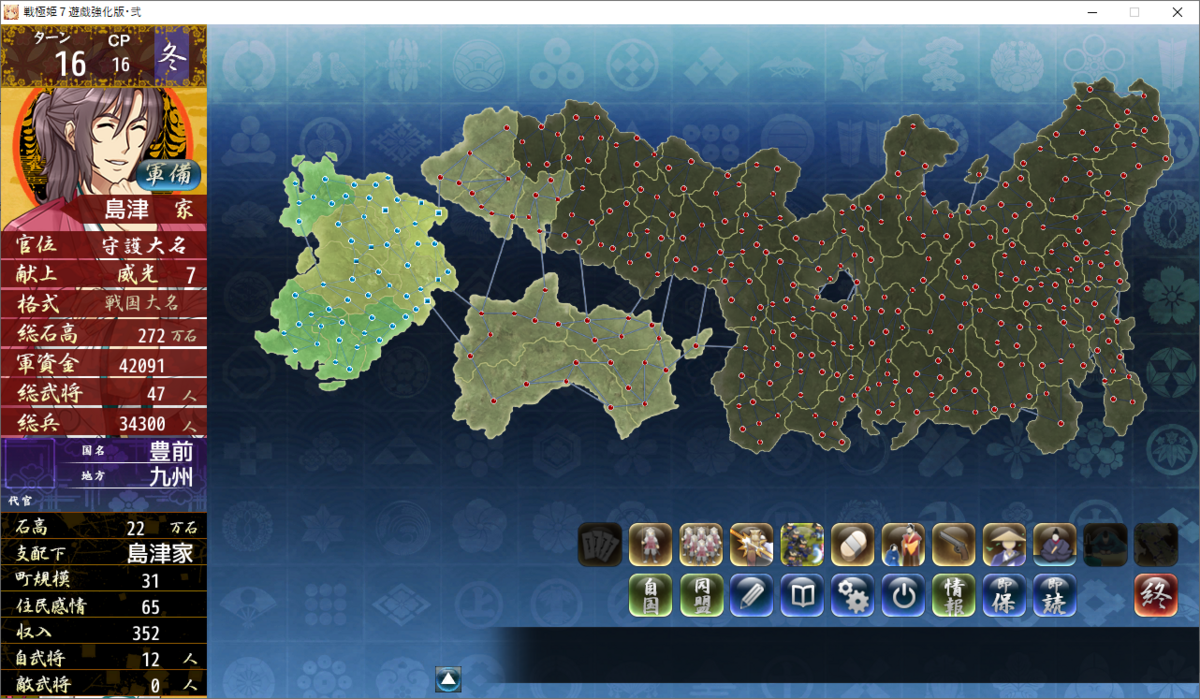Open the group of soldiers command

point(701,544)
